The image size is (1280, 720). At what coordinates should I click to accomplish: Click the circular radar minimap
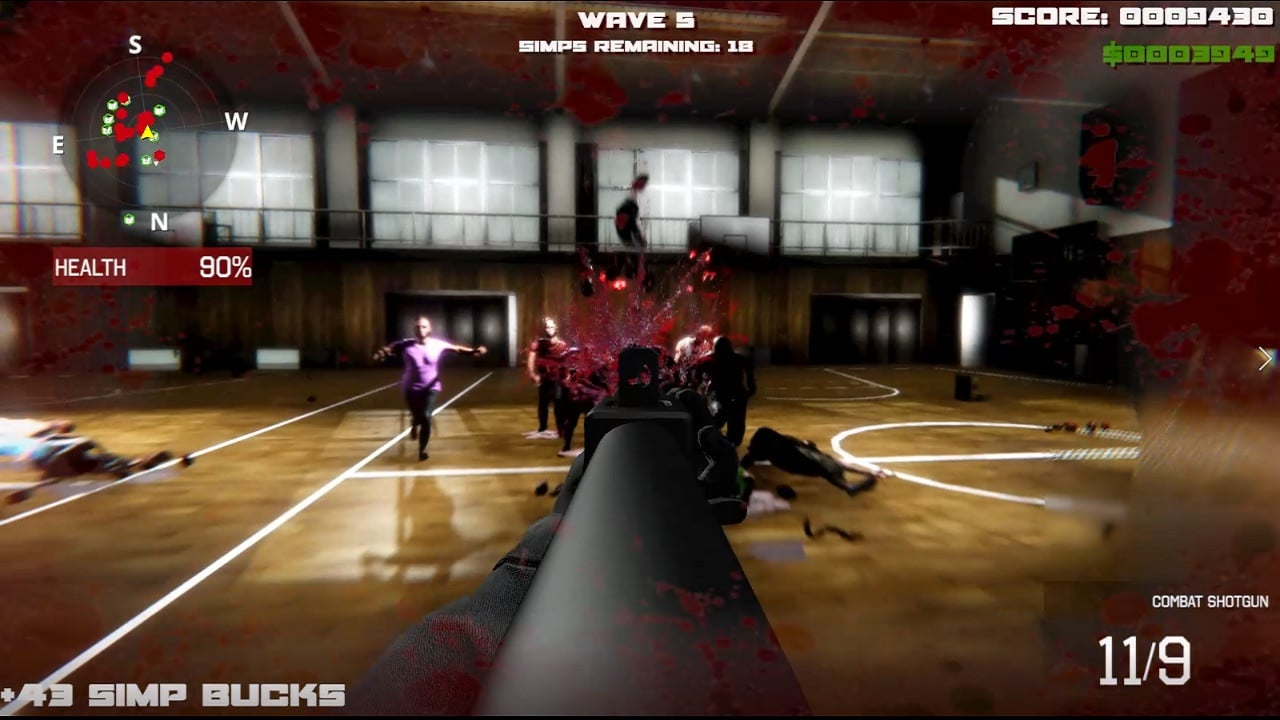pyautogui.click(x=147, y=132)
